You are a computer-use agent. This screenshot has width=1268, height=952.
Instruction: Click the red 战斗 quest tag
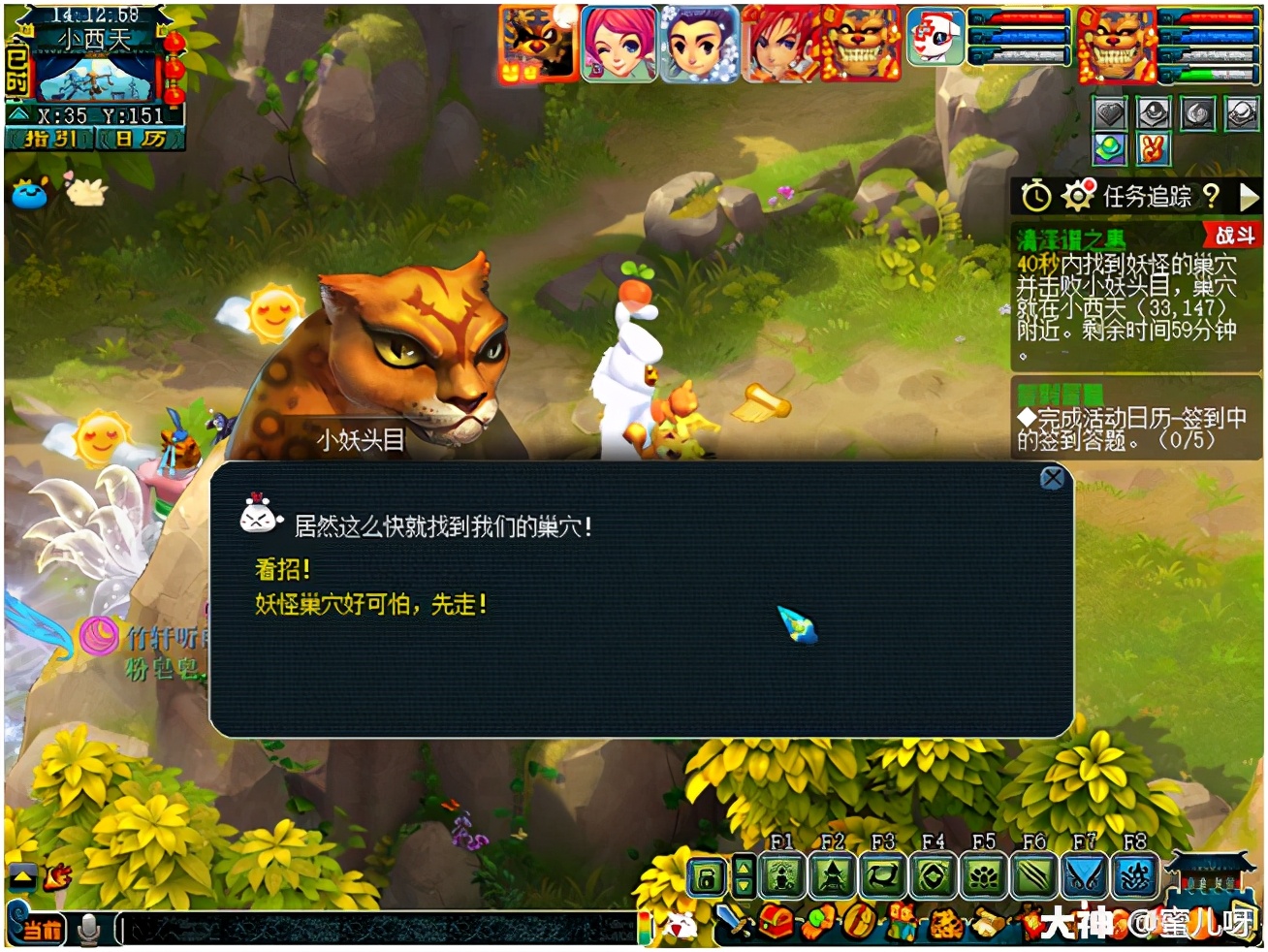pos(1234,236)
